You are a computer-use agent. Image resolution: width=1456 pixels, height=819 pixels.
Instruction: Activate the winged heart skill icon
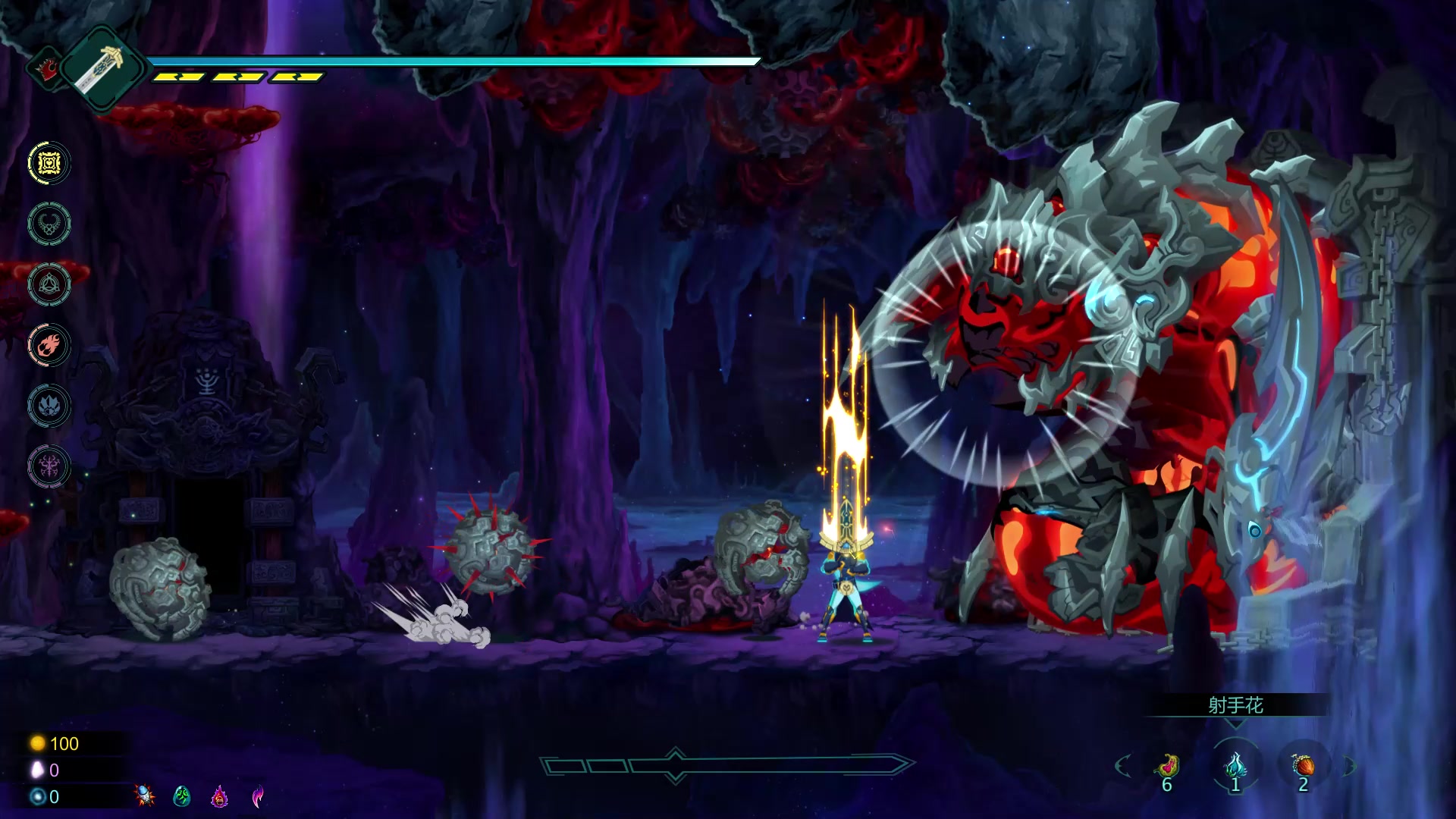[49, 224]
